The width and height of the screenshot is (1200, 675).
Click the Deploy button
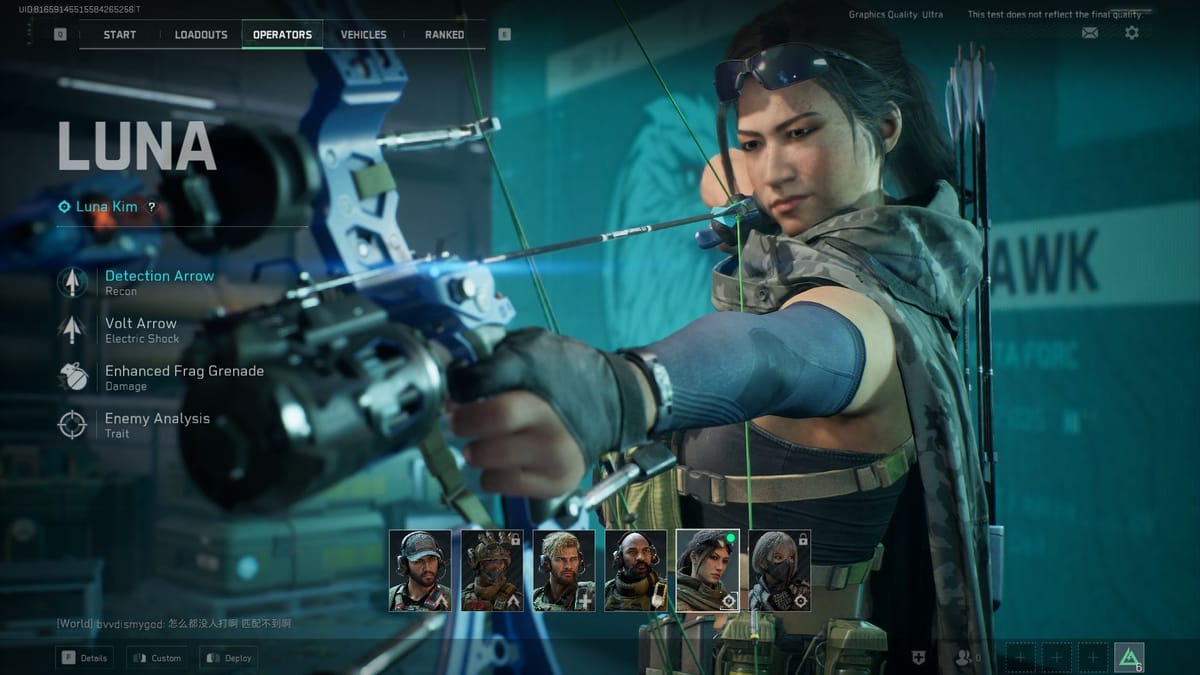229,658
